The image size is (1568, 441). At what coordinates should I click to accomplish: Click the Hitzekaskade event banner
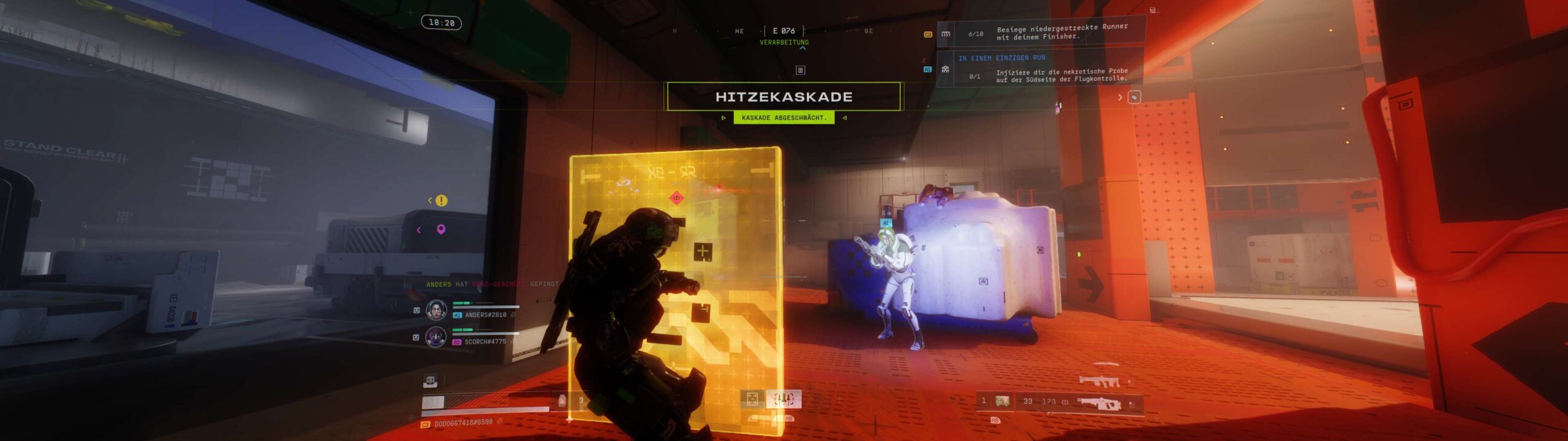[x=783, y=97]
